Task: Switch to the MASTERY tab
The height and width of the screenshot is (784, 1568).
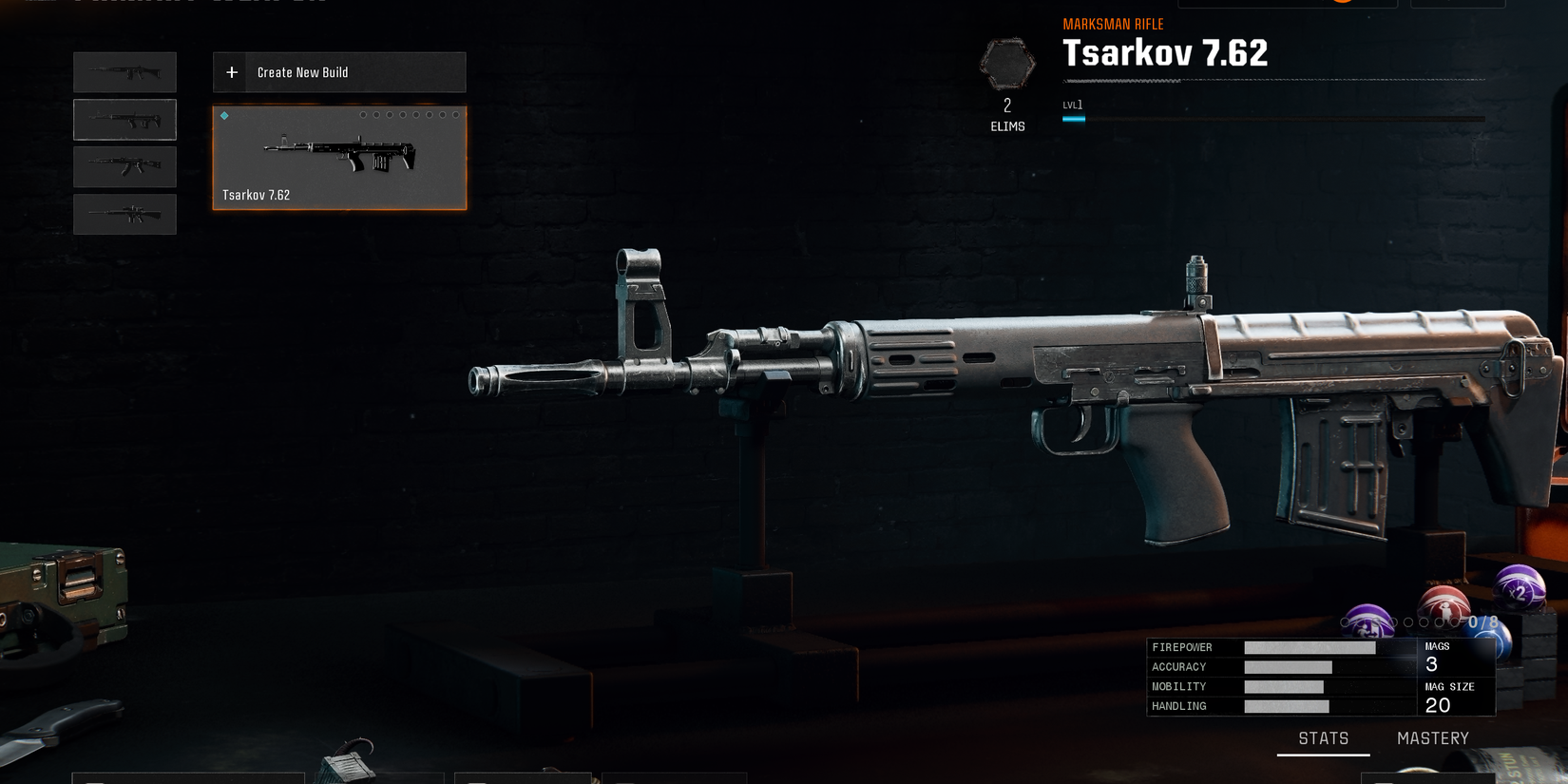Action: (x=1432, y=738)
